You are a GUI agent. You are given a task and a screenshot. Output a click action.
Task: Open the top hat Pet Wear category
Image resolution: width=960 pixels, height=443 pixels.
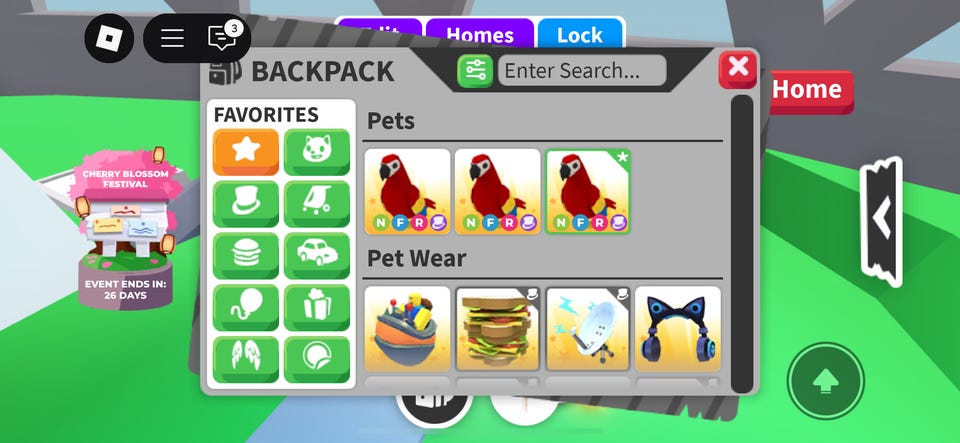point(245,204)
